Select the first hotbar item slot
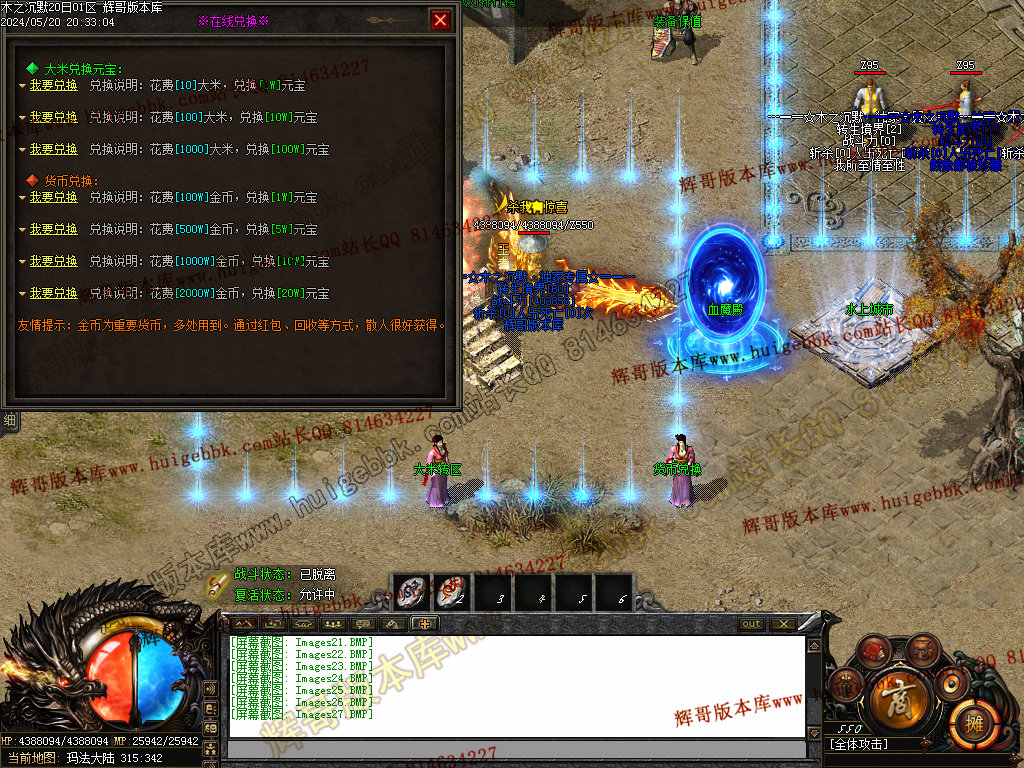 [x=410, y=592]
